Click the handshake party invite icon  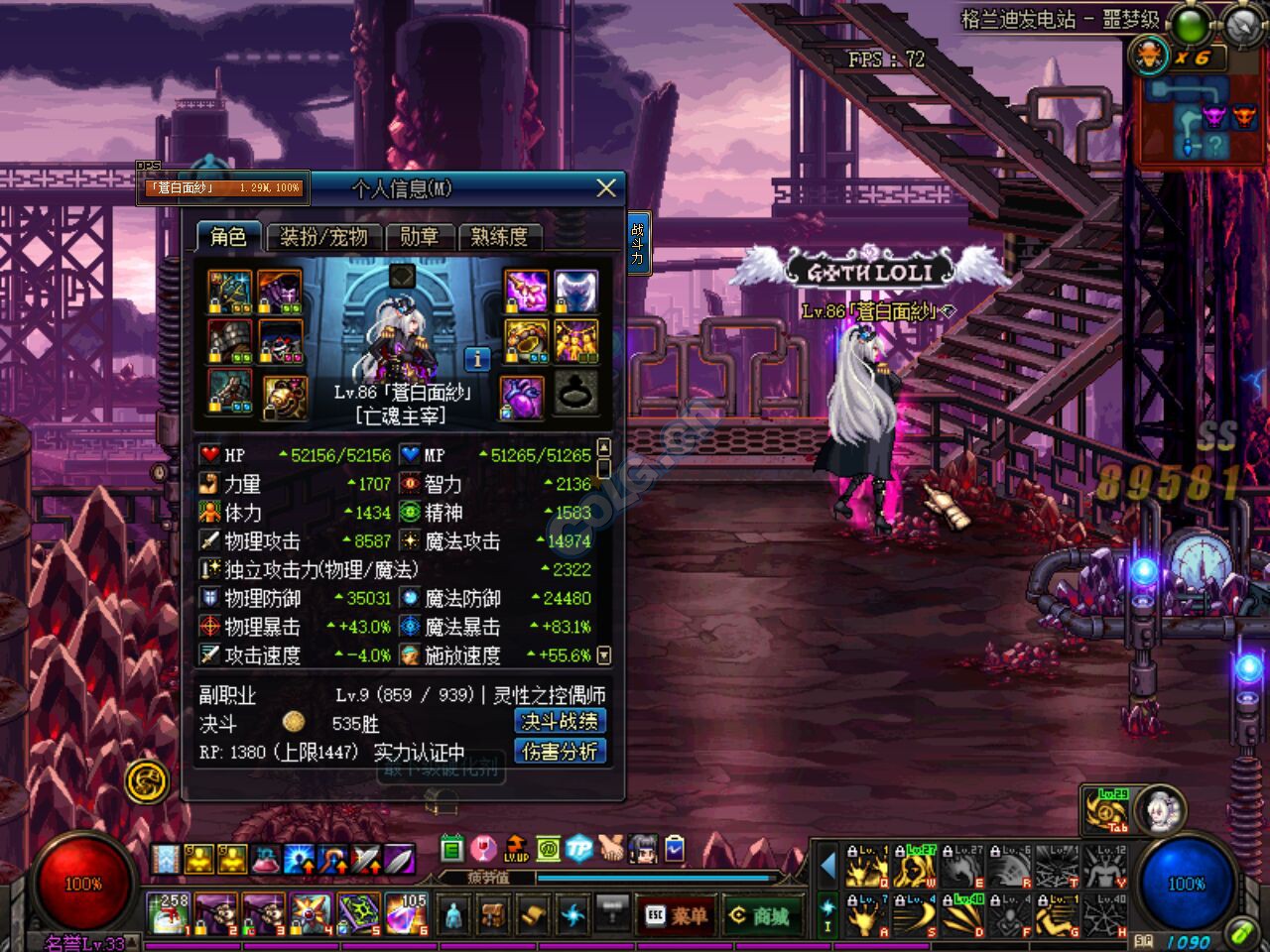point(612,846)
